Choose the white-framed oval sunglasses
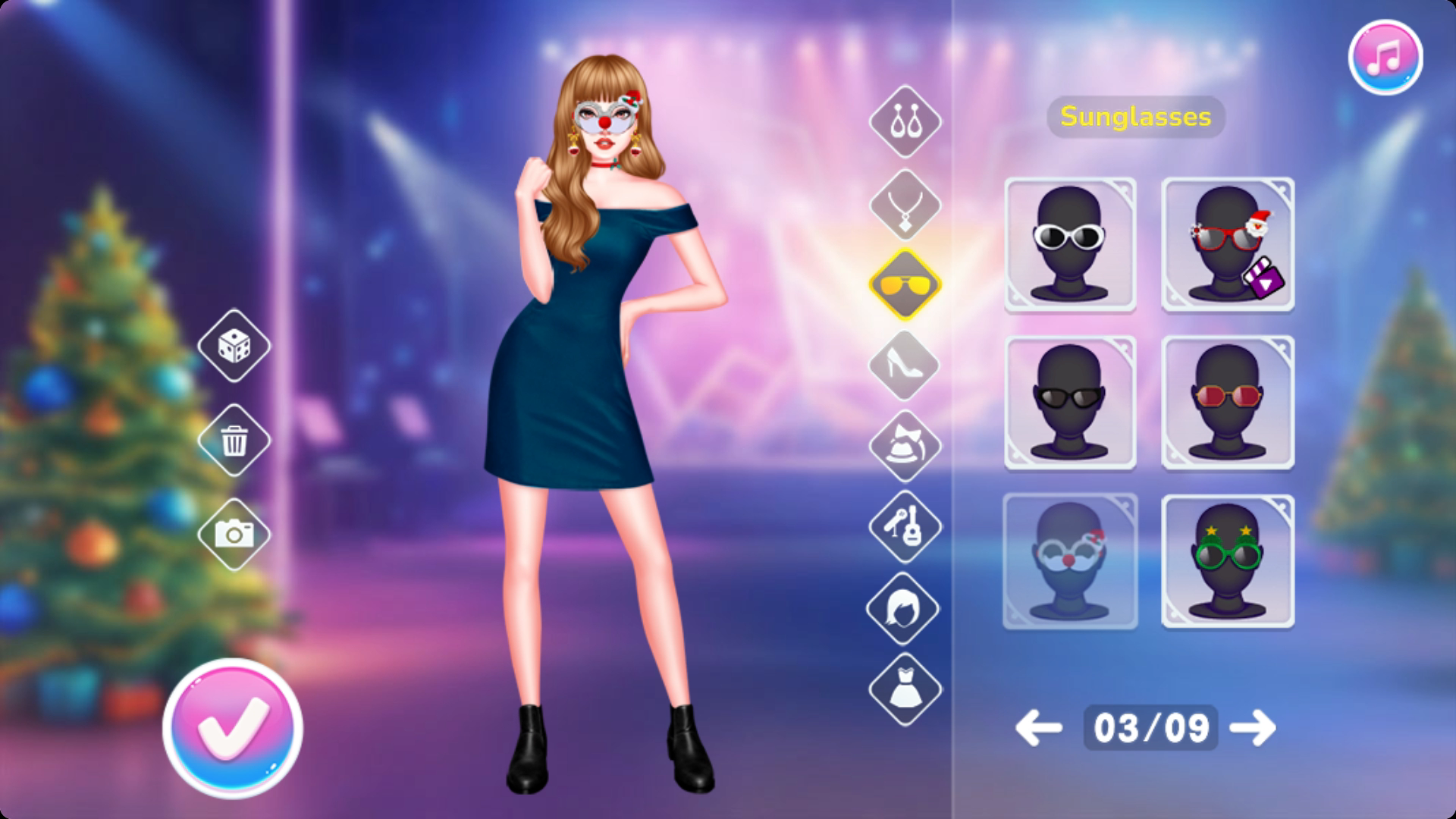This screenshot has height=819, width=1456. 1070,244
